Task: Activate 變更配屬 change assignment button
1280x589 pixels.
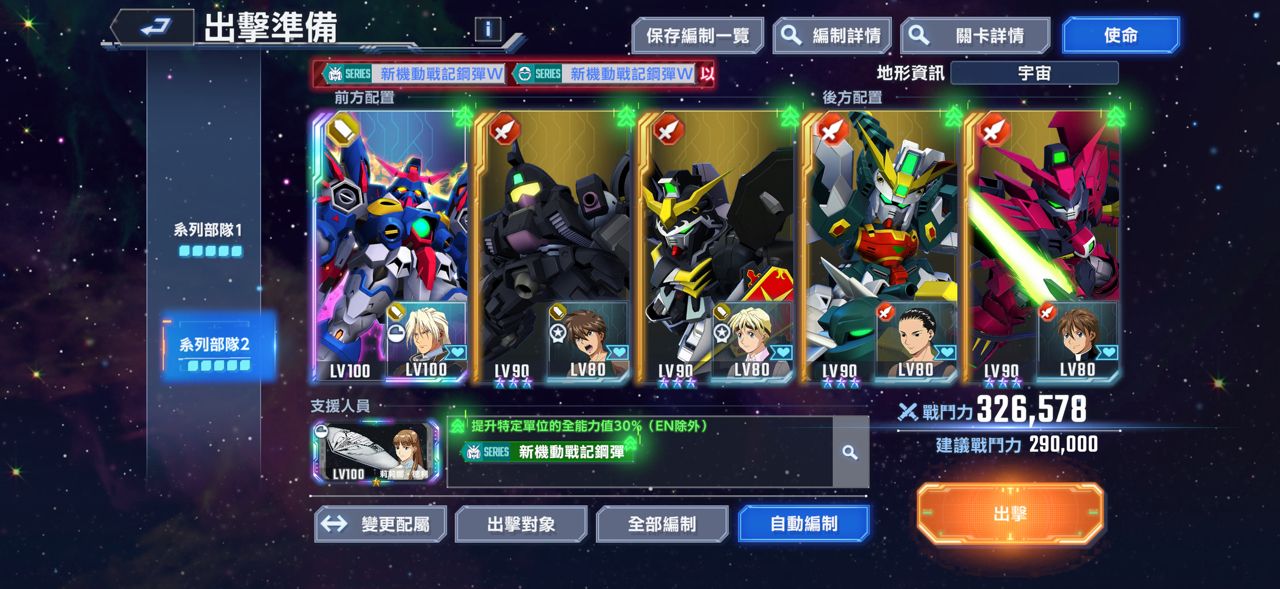Action: [380, 524]
